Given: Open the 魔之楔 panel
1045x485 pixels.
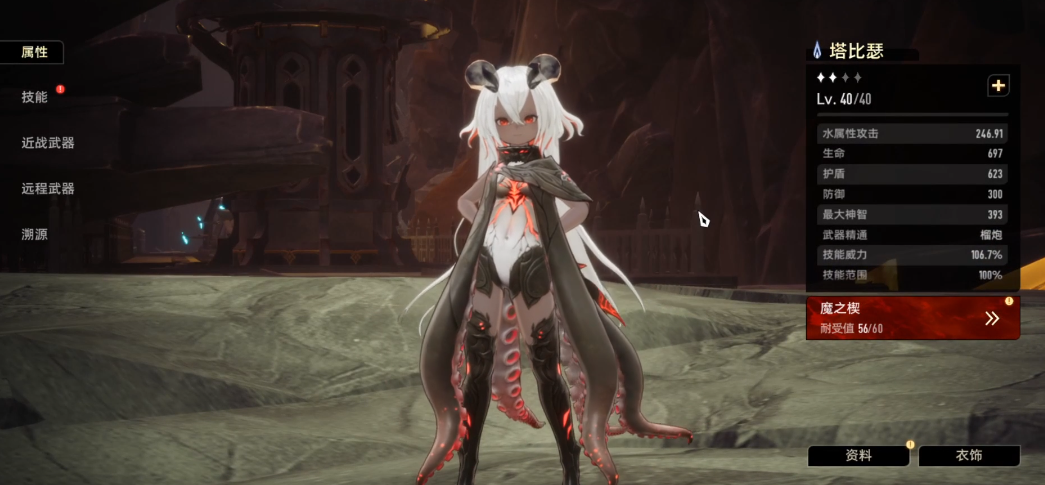Looking at the screenshot, I should 912,318.
